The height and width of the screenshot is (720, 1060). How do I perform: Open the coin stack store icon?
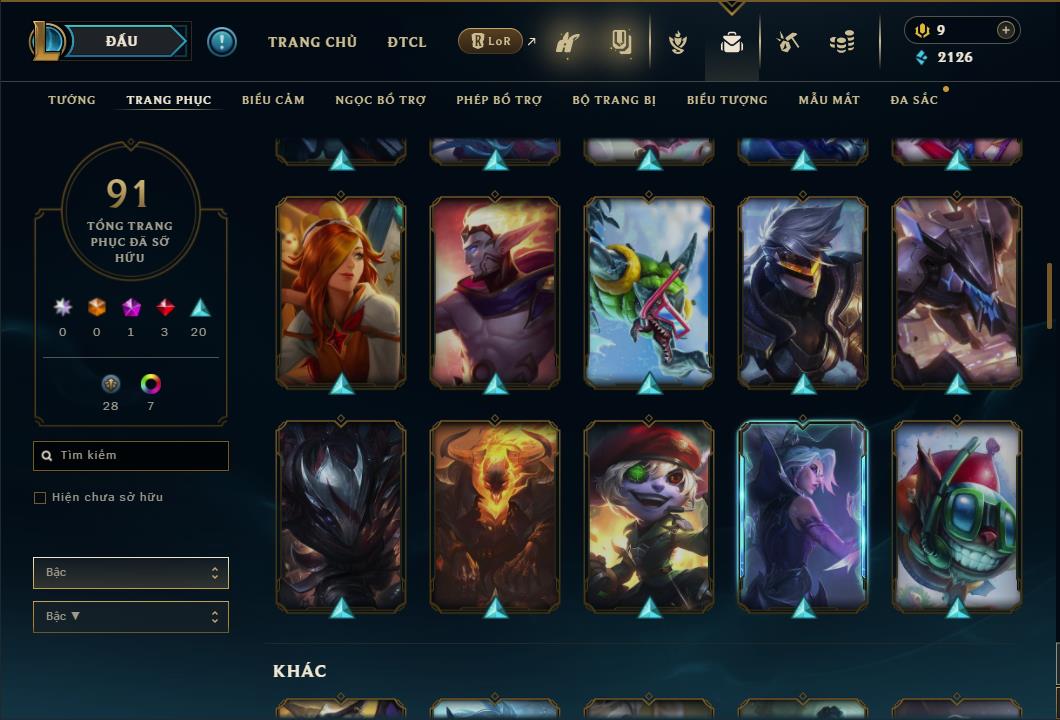coord(842,42)
